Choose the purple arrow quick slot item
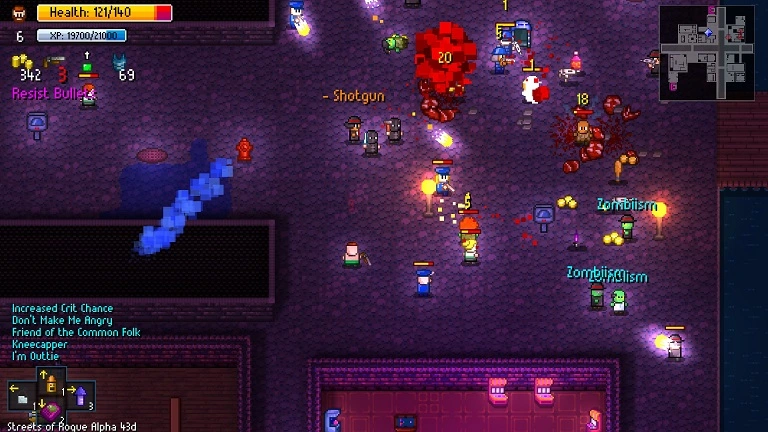 click(x=81, y=397)
